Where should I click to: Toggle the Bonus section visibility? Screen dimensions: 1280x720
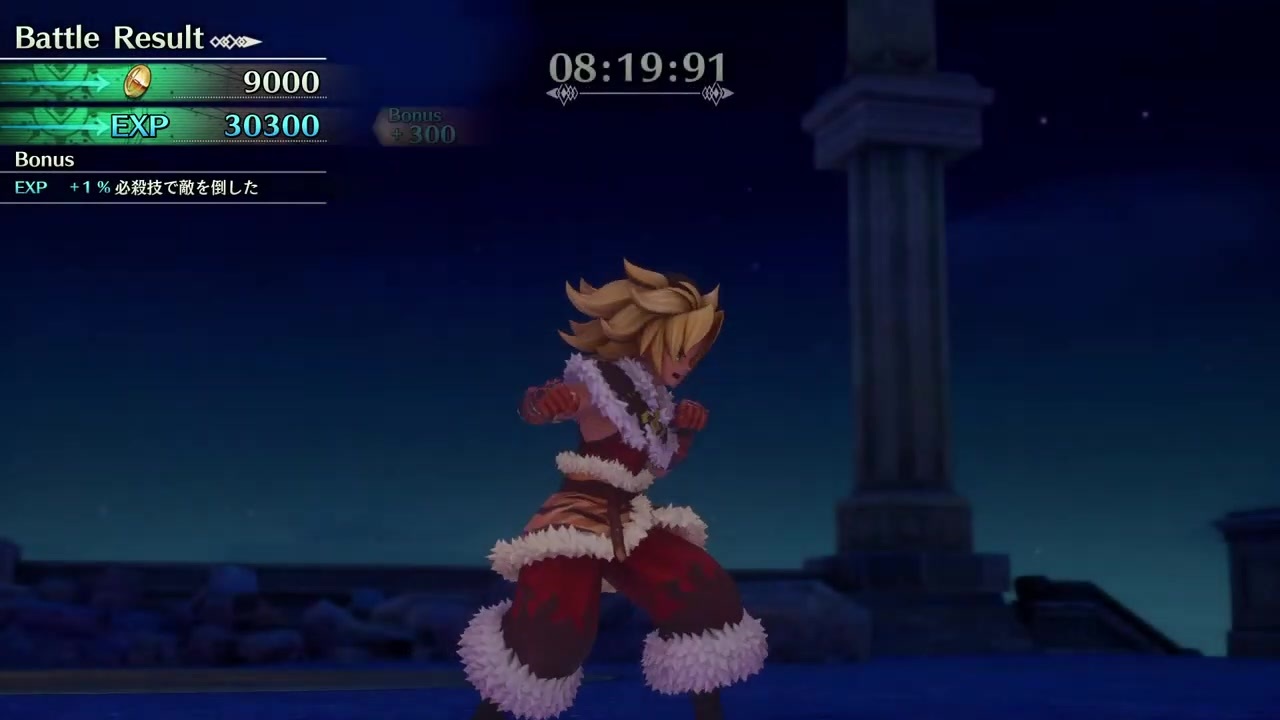click(x=44, y=159)
